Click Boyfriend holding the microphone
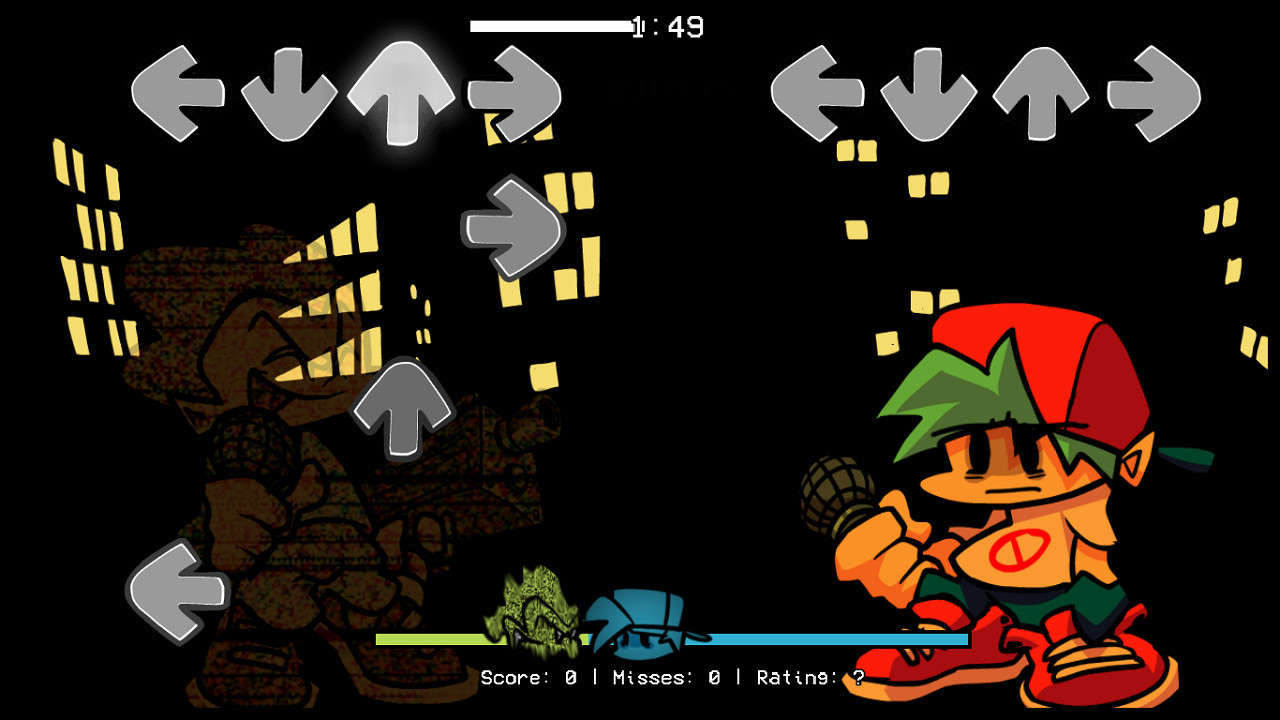This screenshot has width=1280, height=720. coord(1000,500)
